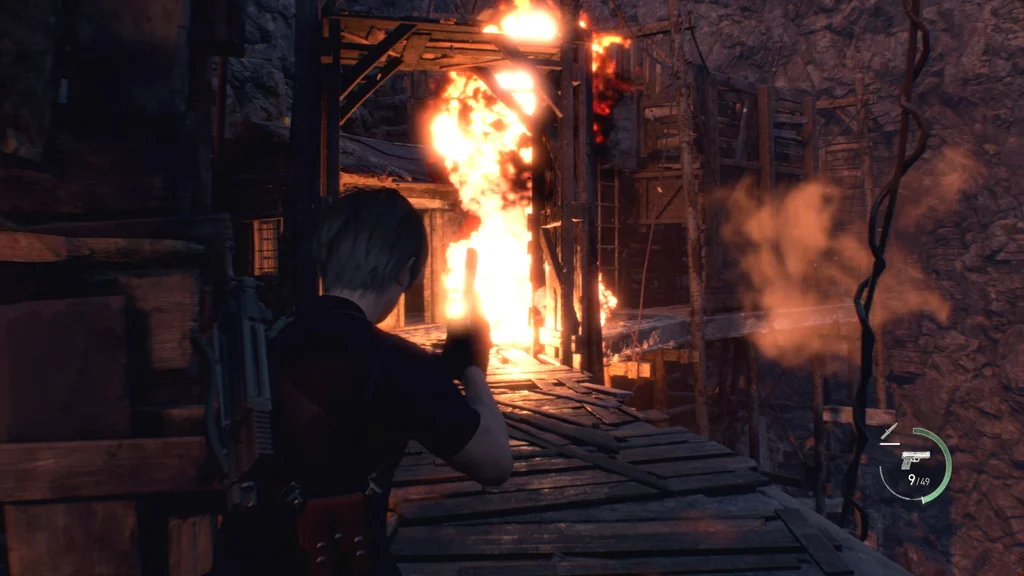Click the combat knife icon
1024x576 pixels.
click(889, 433)
